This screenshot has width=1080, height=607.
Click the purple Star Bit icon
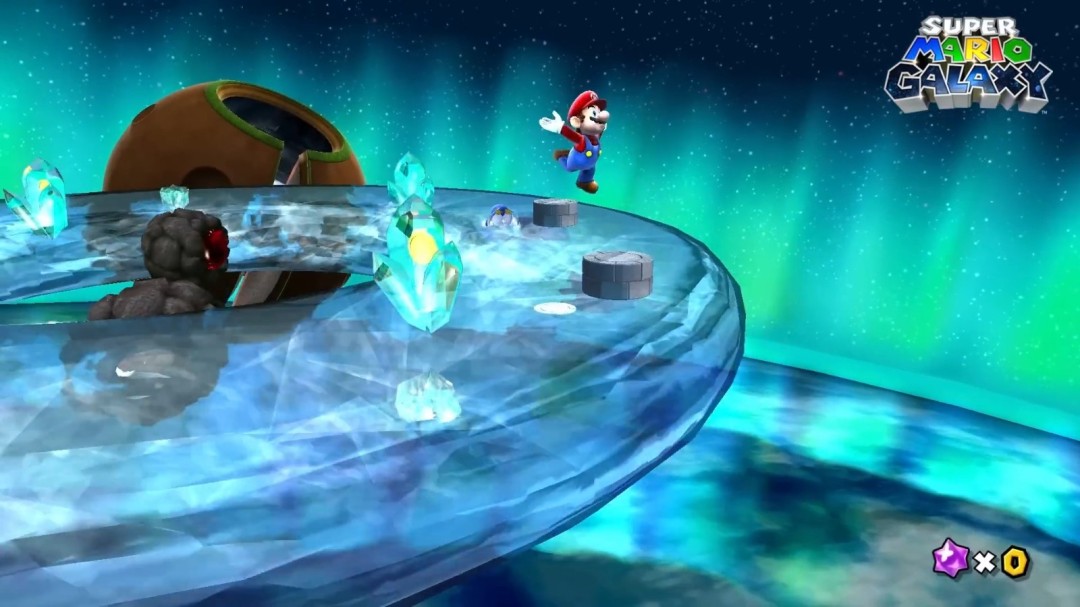coord(949,558)
